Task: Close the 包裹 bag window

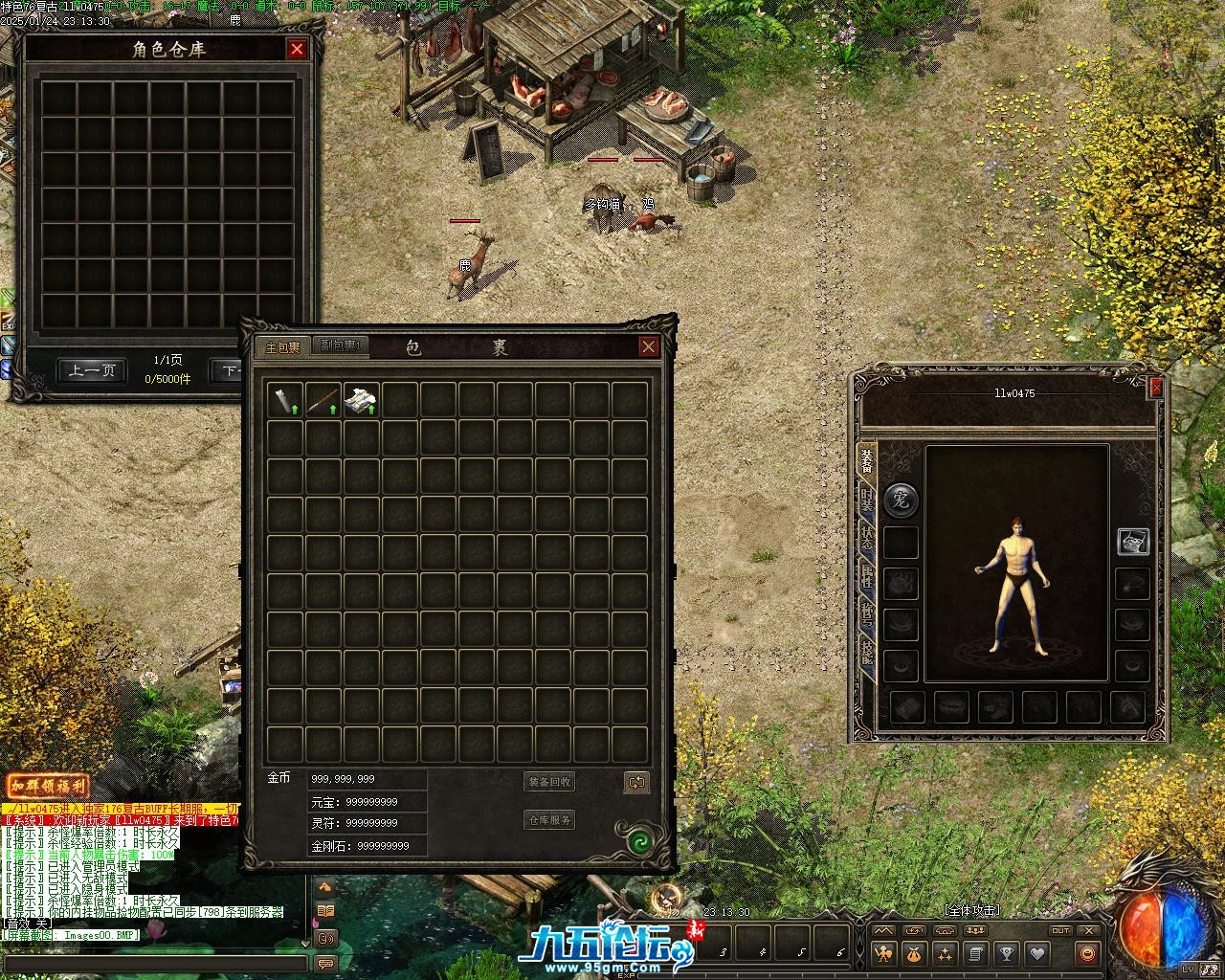Action: pos(649,346)
